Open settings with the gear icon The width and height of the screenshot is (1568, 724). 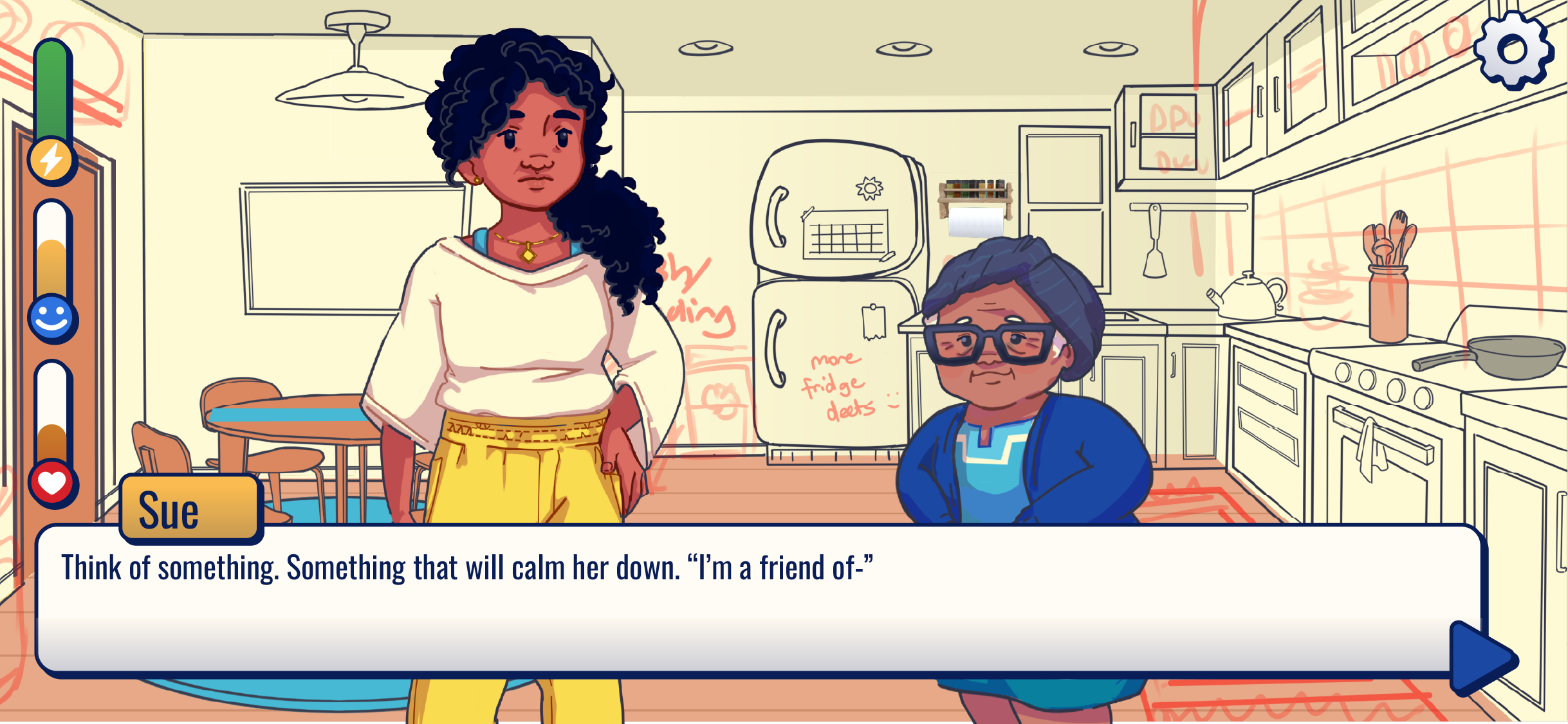point(1513,50)
